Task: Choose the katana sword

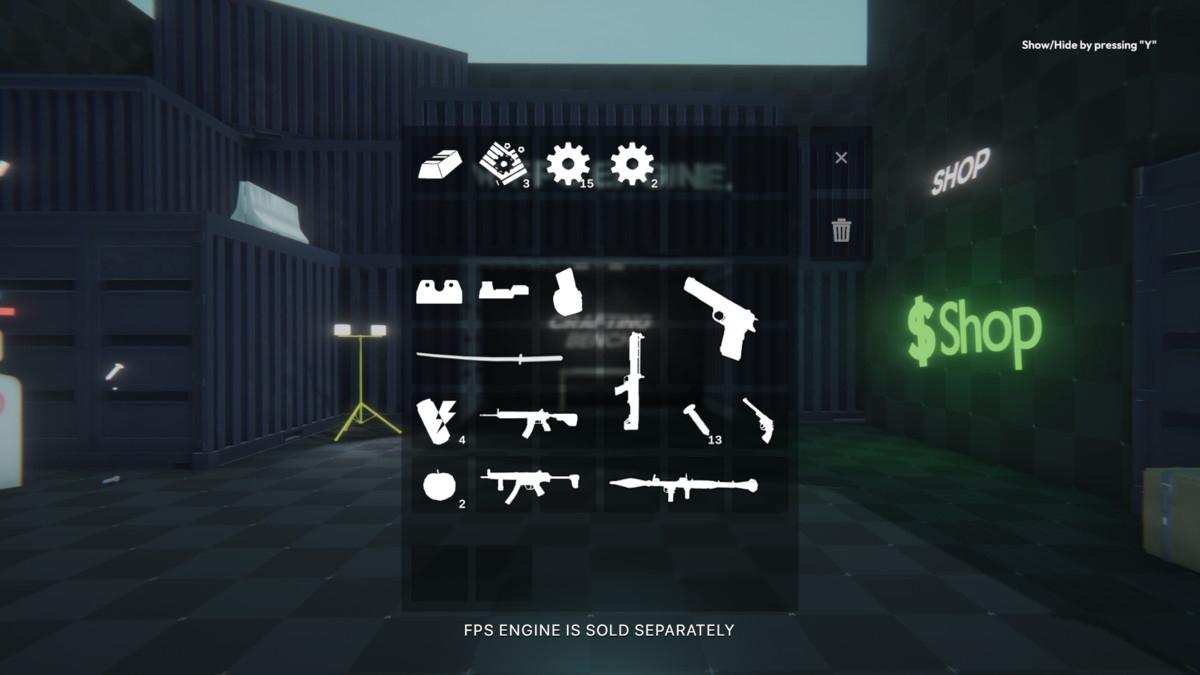Action: coord(489,356)
